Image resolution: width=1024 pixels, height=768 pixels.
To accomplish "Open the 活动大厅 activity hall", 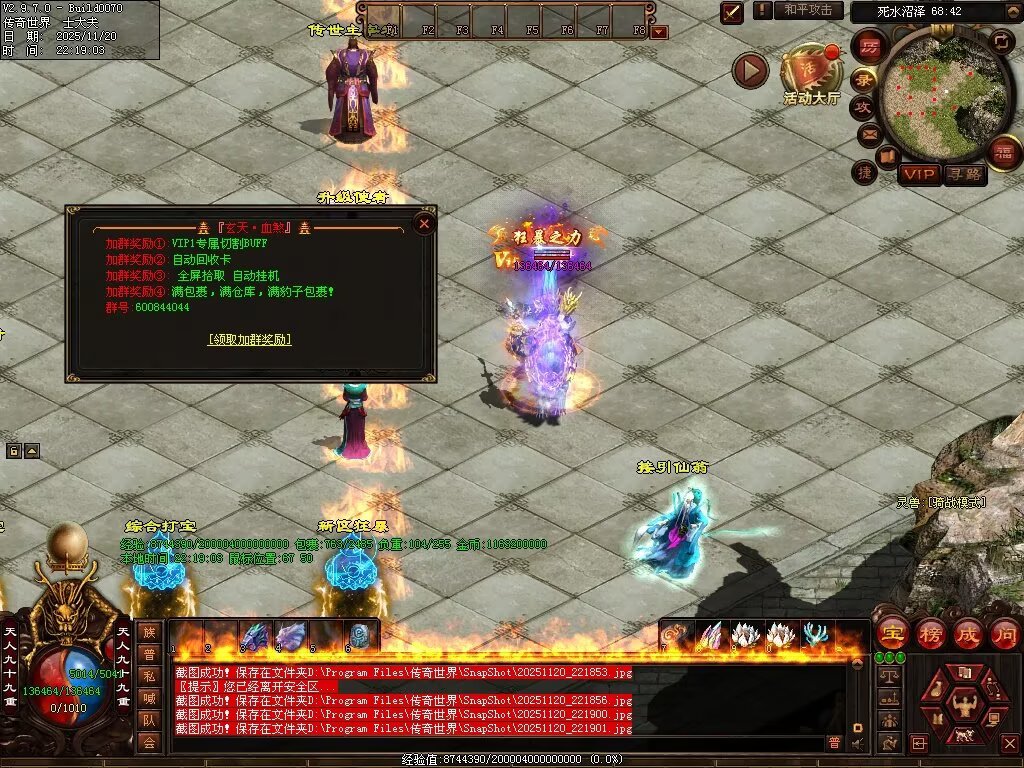I will (811, 72).
